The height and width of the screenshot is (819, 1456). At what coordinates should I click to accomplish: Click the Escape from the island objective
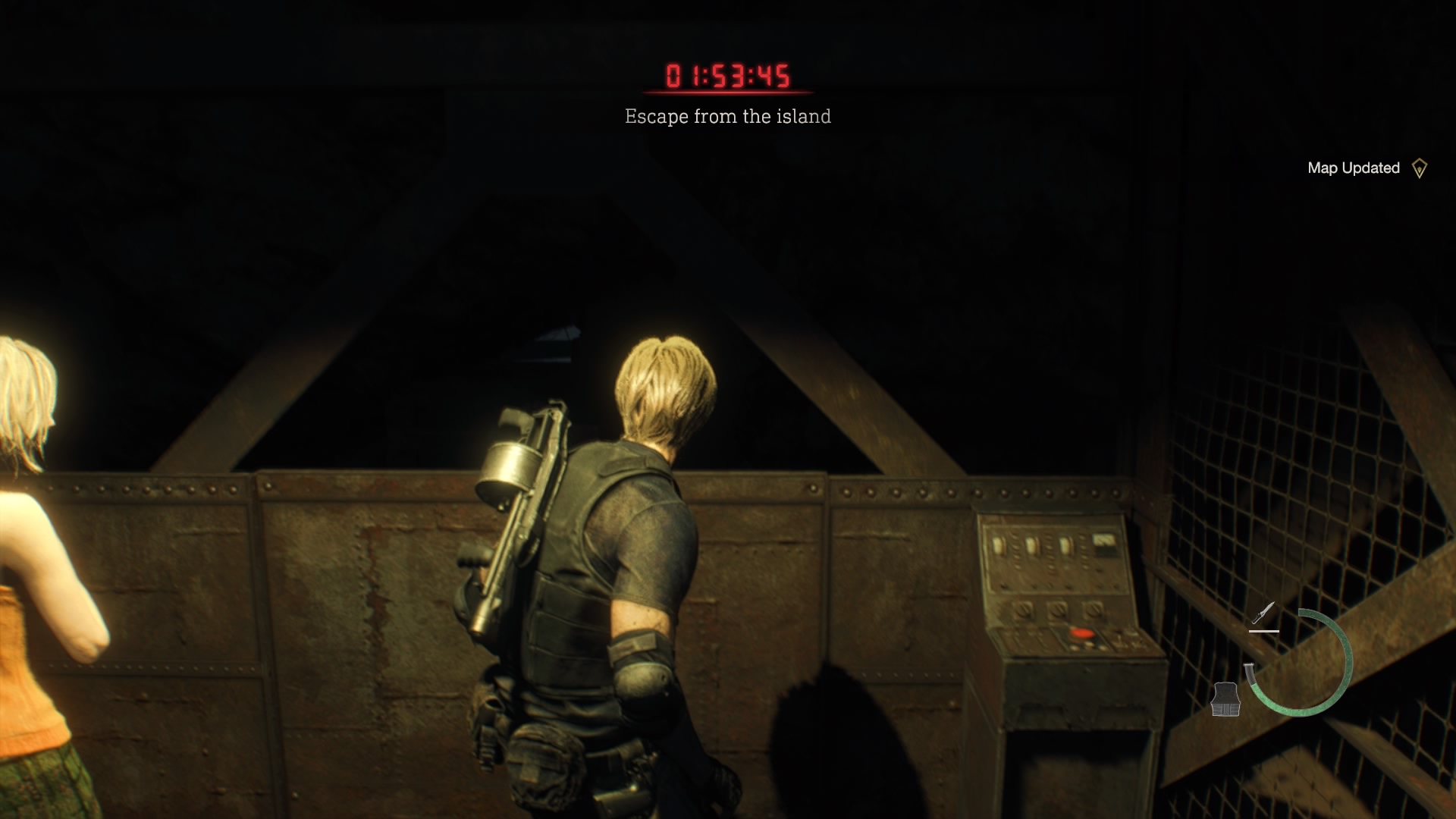(727, 116)
